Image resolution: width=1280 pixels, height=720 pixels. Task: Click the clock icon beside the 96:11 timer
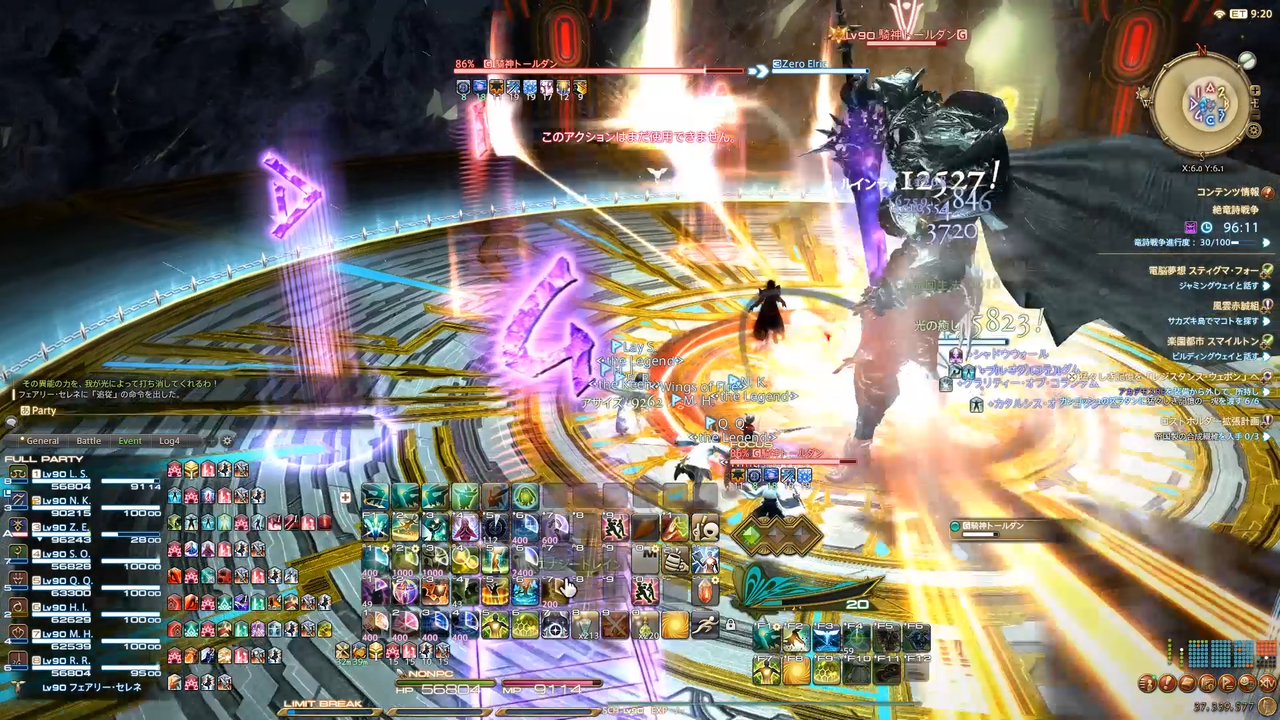(1207, 226)
